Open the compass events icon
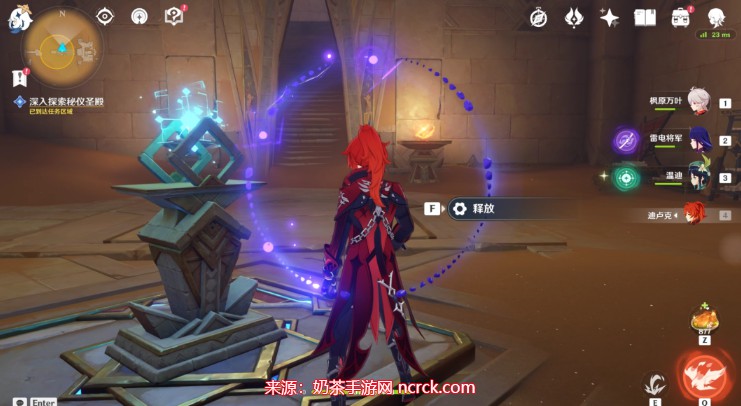The height and width of the screenshot is (406, 741). coord(538,17)
